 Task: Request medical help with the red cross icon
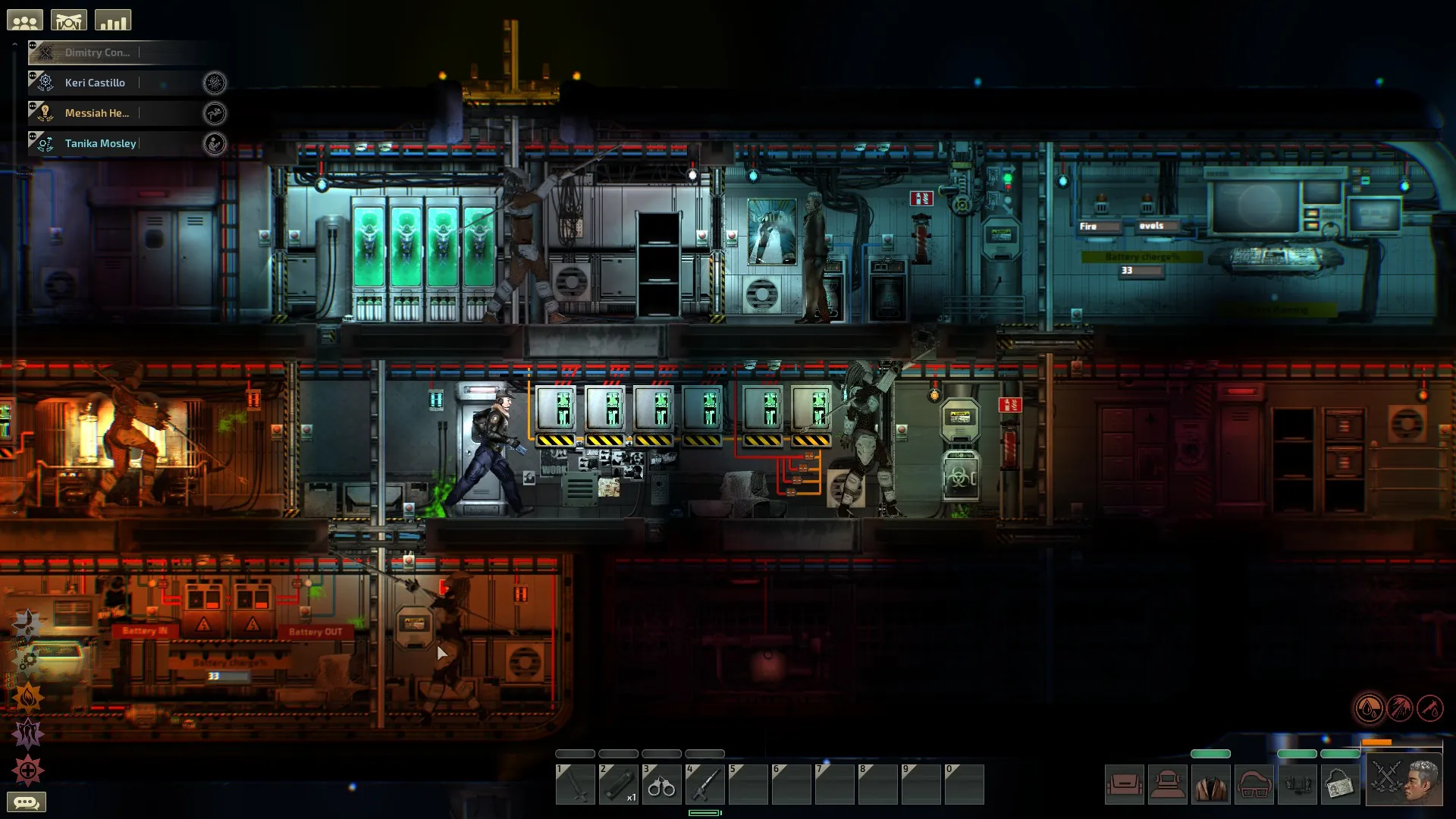28,770
